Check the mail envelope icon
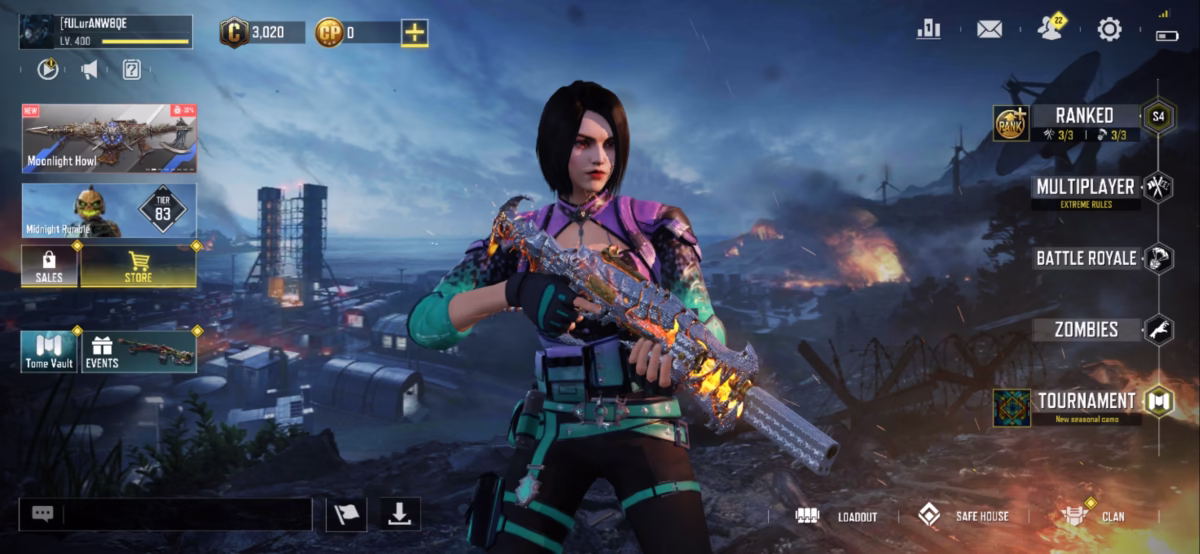Screen dimensions: 1200x554 coord(989,30)
